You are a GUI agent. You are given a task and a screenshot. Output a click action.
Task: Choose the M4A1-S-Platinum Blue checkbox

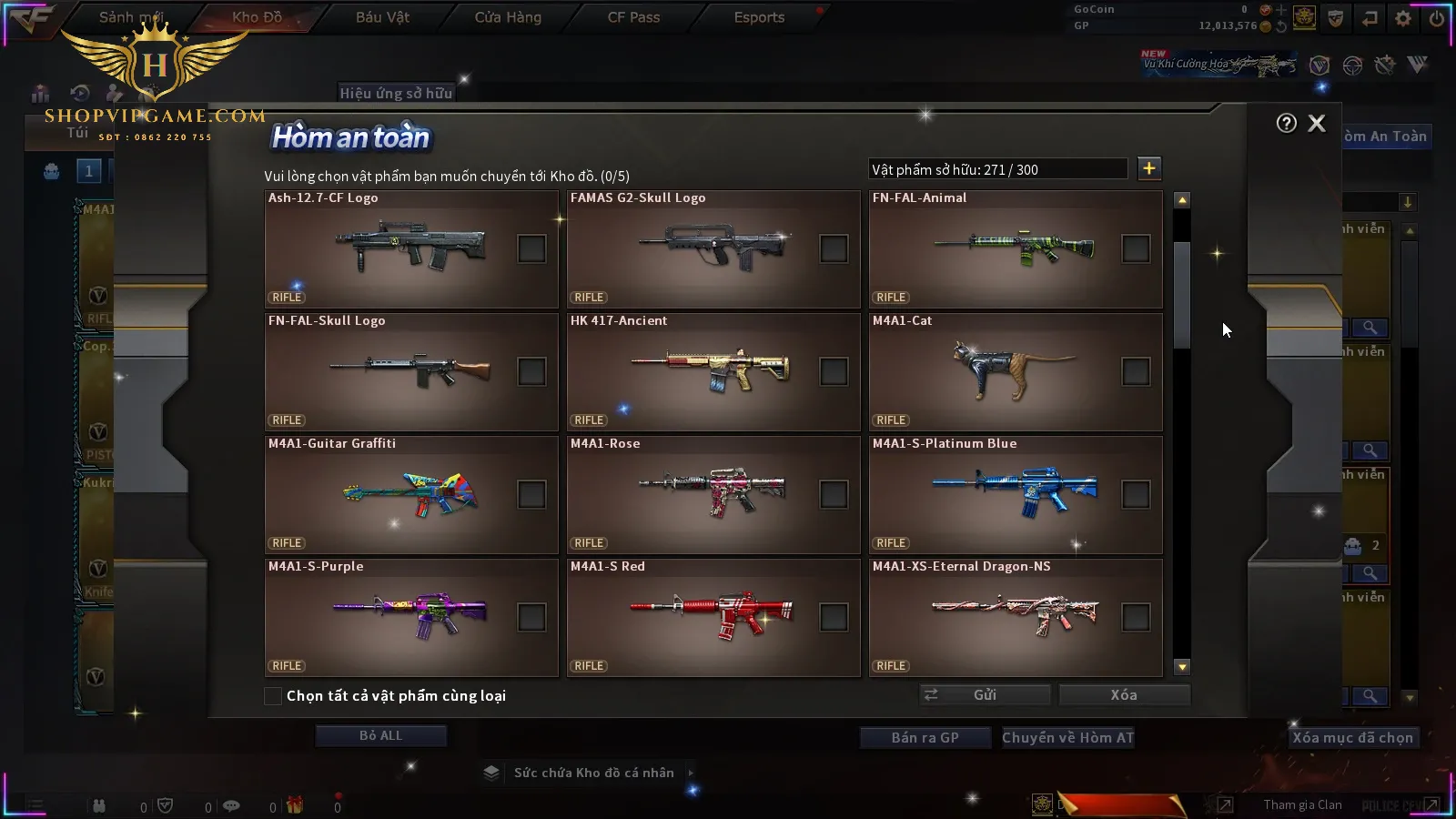pos(1136,494)
